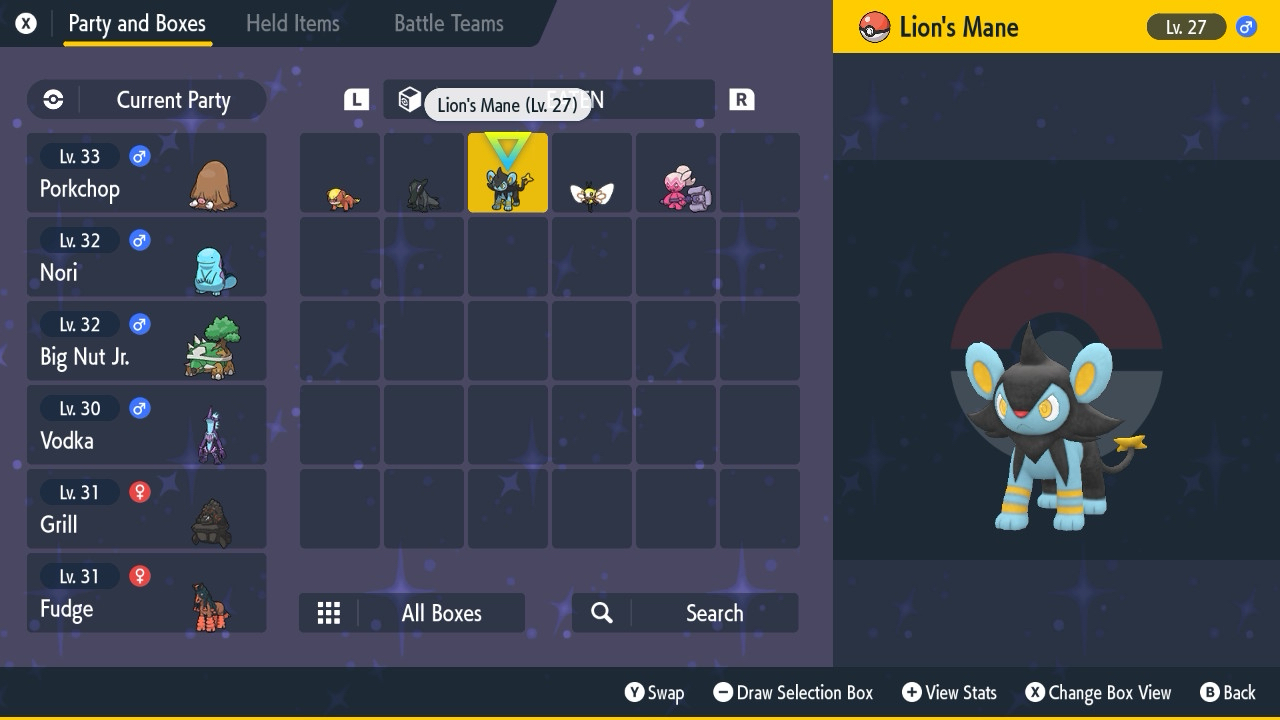Switch to the Held Items tab
Image resolution: width=1280 pixels, height=720 pixels.
[x=292, y=24]
